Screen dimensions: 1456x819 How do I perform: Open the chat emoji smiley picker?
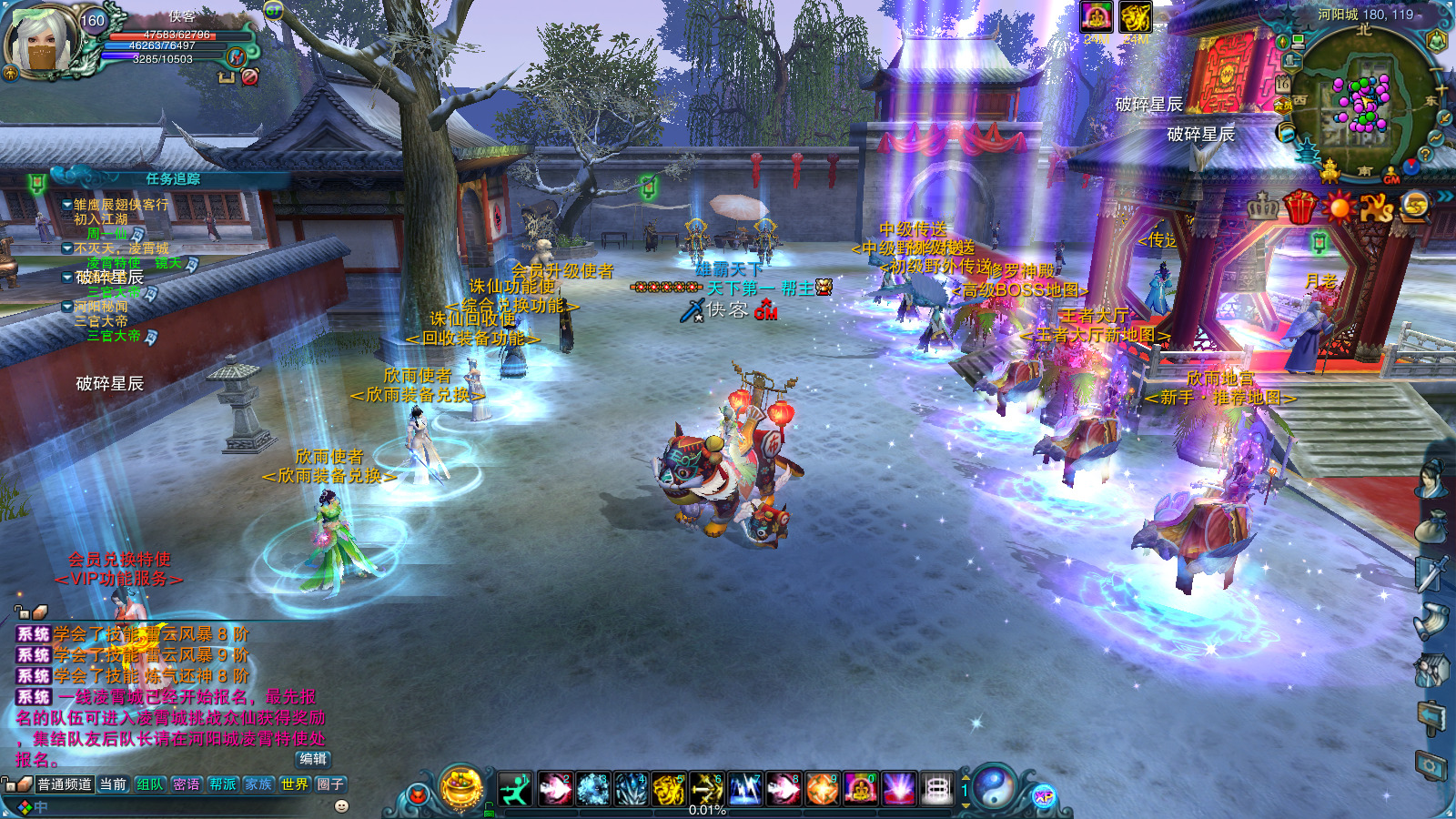pyautogui.click(x=342, y=806)
